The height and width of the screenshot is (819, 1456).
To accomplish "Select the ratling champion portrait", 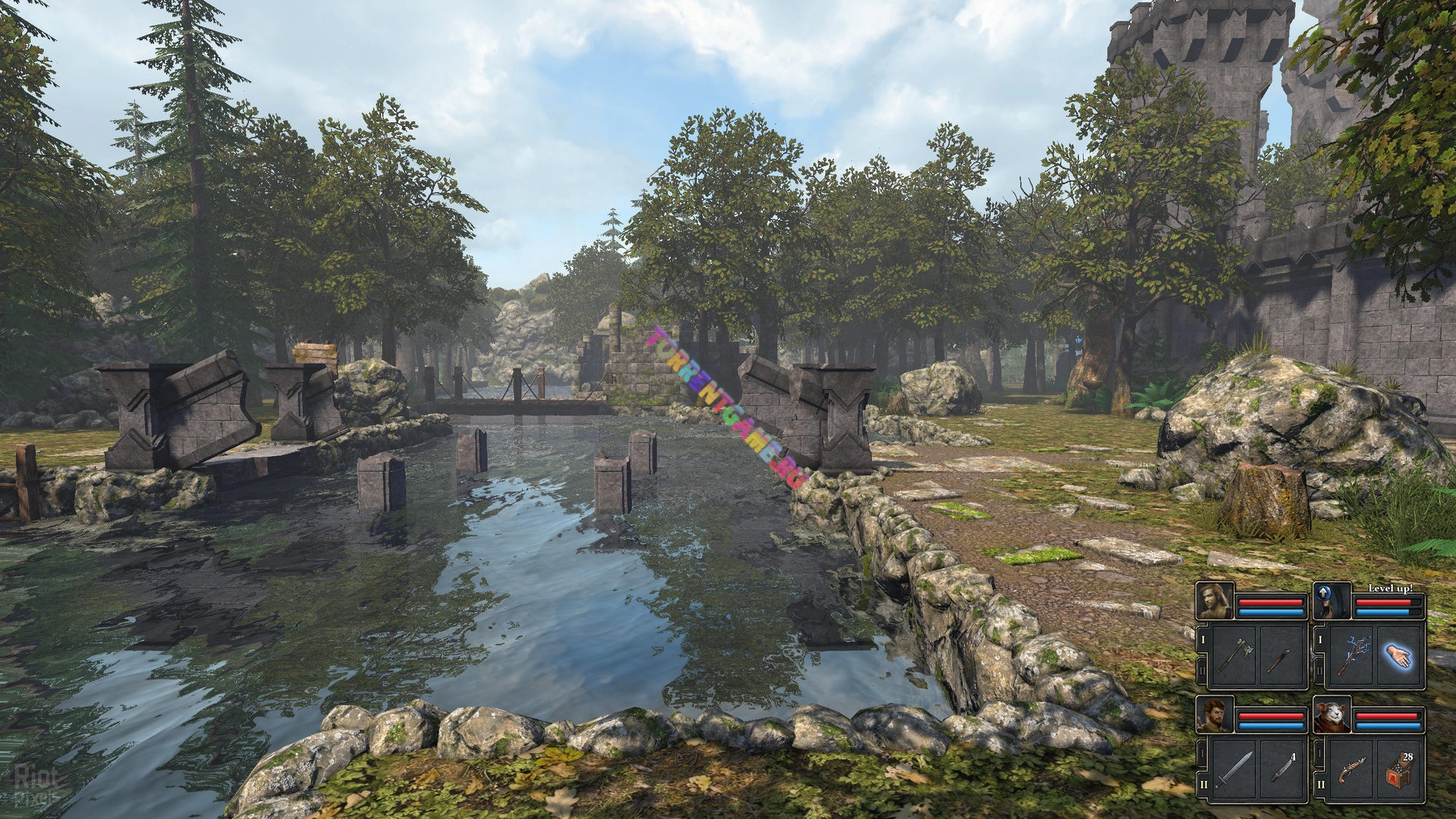I will tap(1332, 716).
